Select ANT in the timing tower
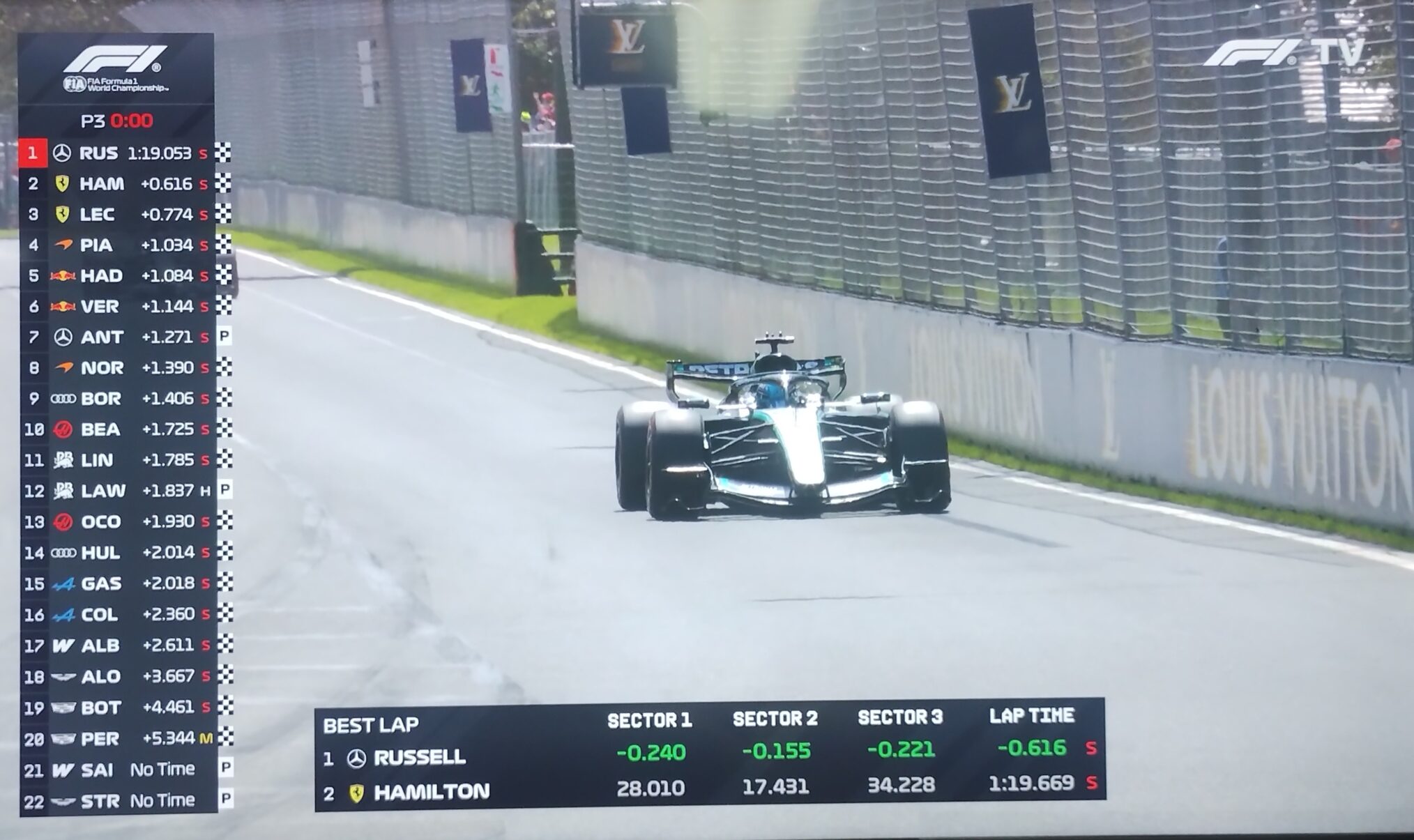 coord(119,337)
